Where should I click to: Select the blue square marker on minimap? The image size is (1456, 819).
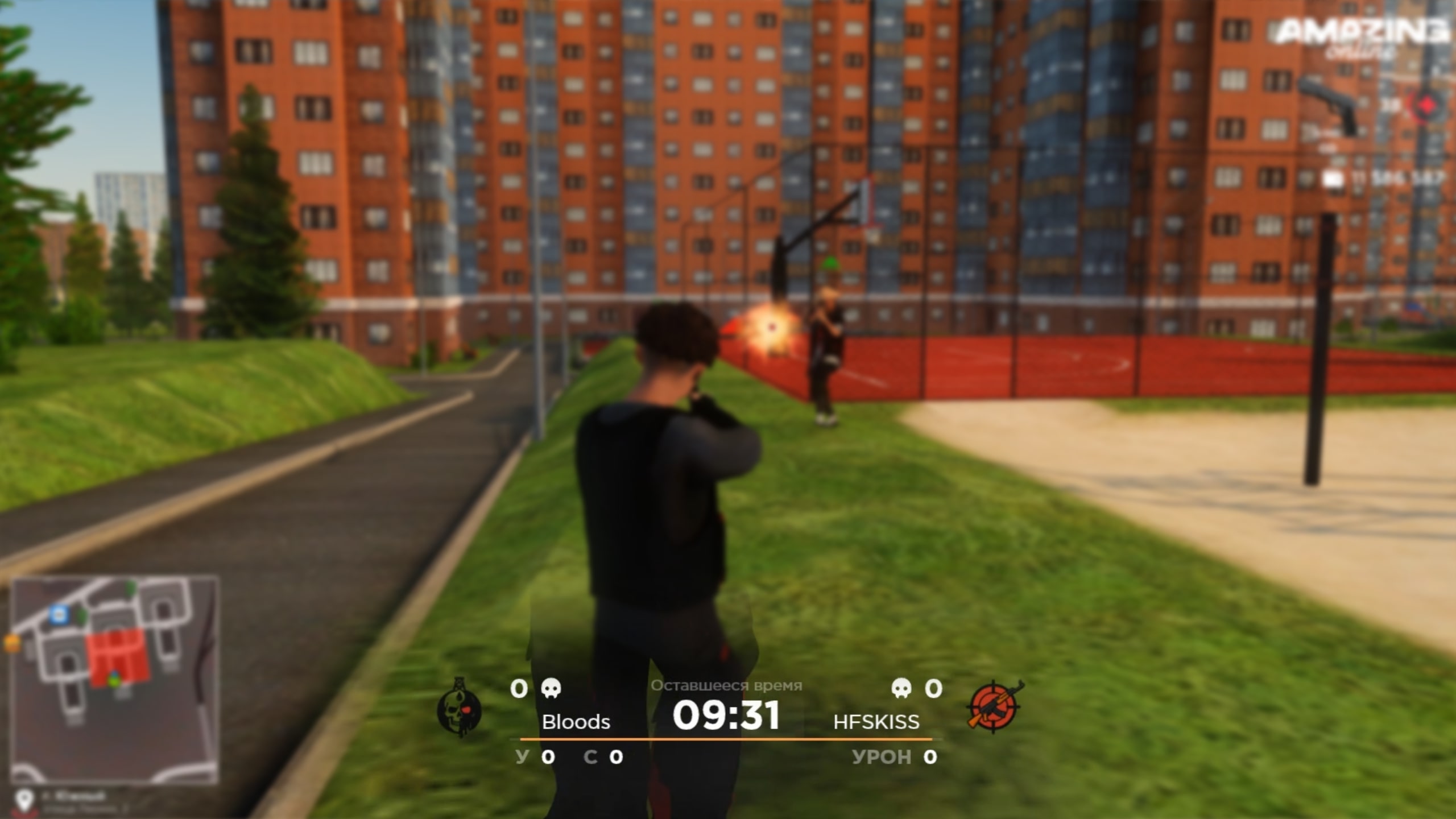point(57,614)
